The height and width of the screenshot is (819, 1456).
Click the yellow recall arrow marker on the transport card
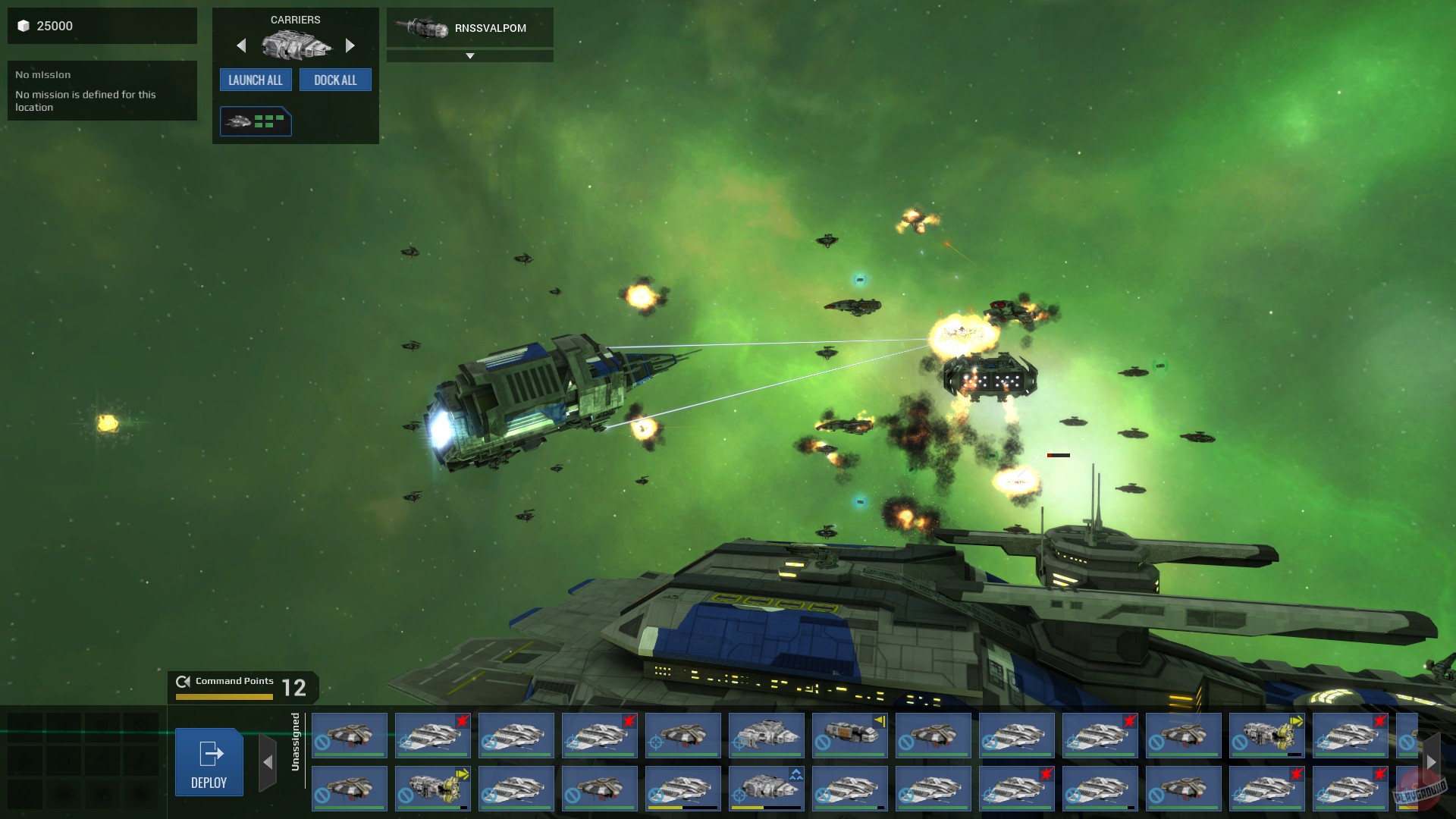[880, 720]
